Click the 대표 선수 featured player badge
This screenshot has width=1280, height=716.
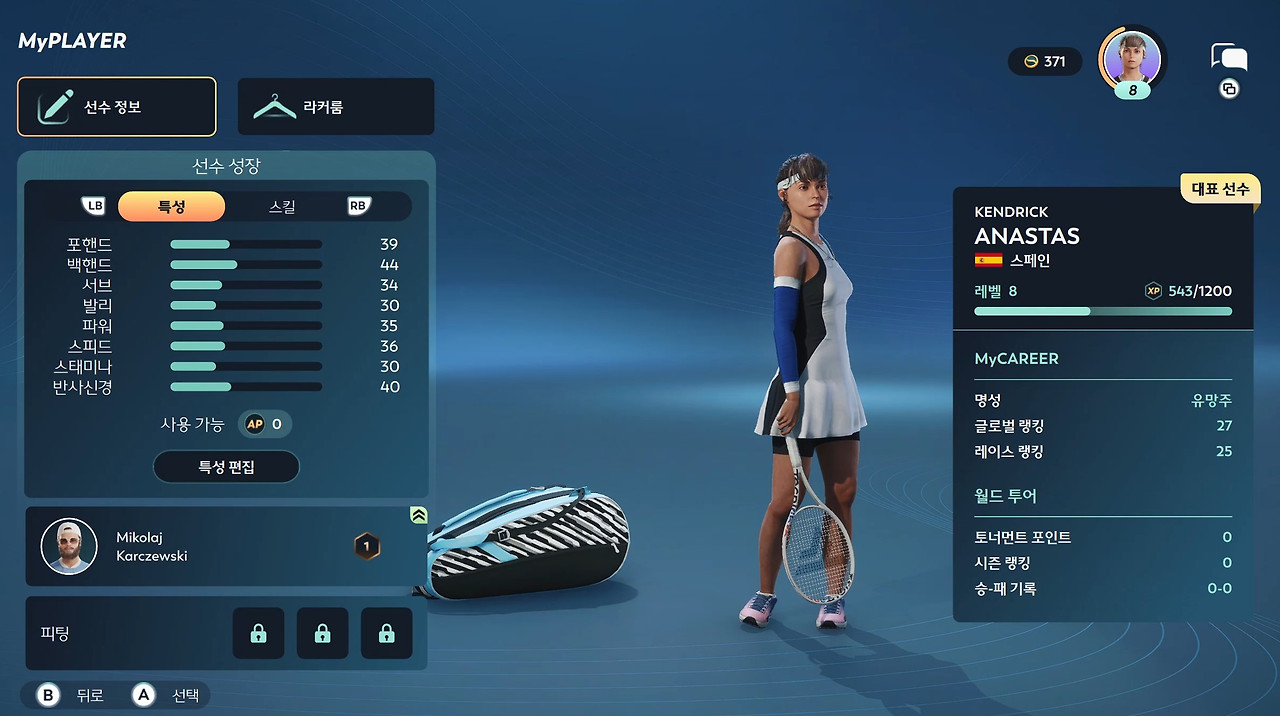tap(1220, 189)
